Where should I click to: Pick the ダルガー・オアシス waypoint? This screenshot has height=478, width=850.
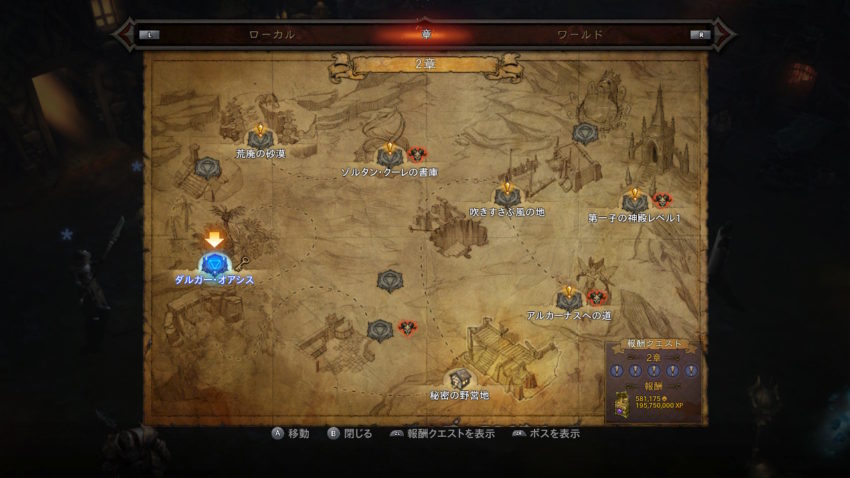tap(212, 264)
